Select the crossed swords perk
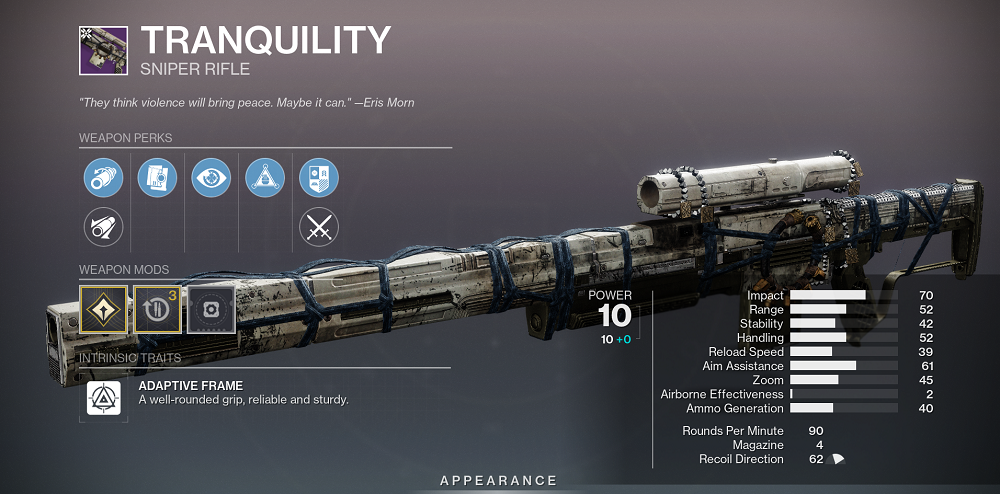This screenshot has width=1000, height=494. click(319, 228)
